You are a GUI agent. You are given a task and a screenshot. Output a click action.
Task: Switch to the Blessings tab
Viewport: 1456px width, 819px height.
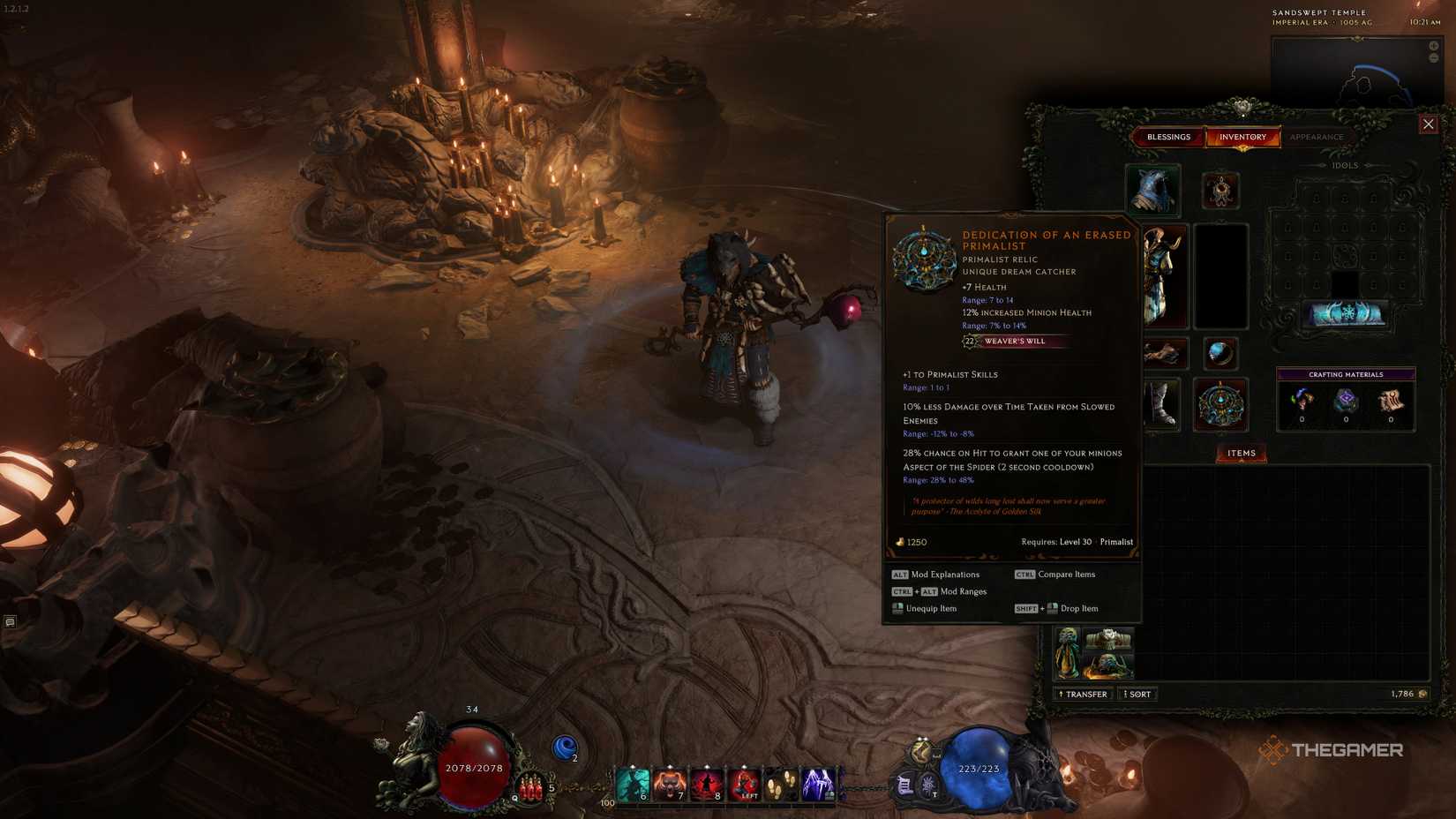pyautogui.click(x=1169, y=137)
